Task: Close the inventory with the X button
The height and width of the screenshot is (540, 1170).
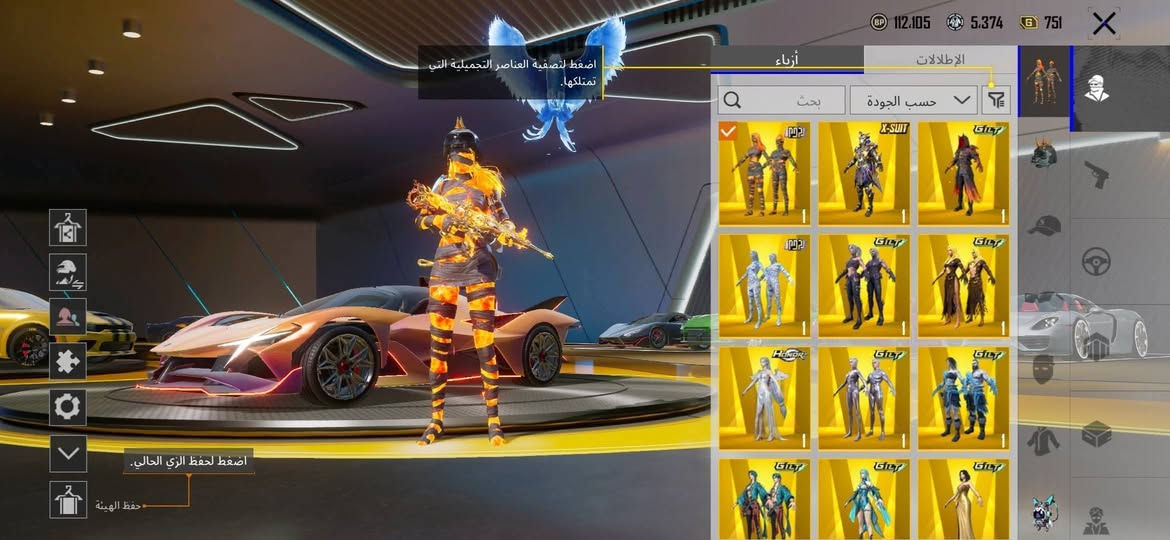Action: pos(1104,24)
